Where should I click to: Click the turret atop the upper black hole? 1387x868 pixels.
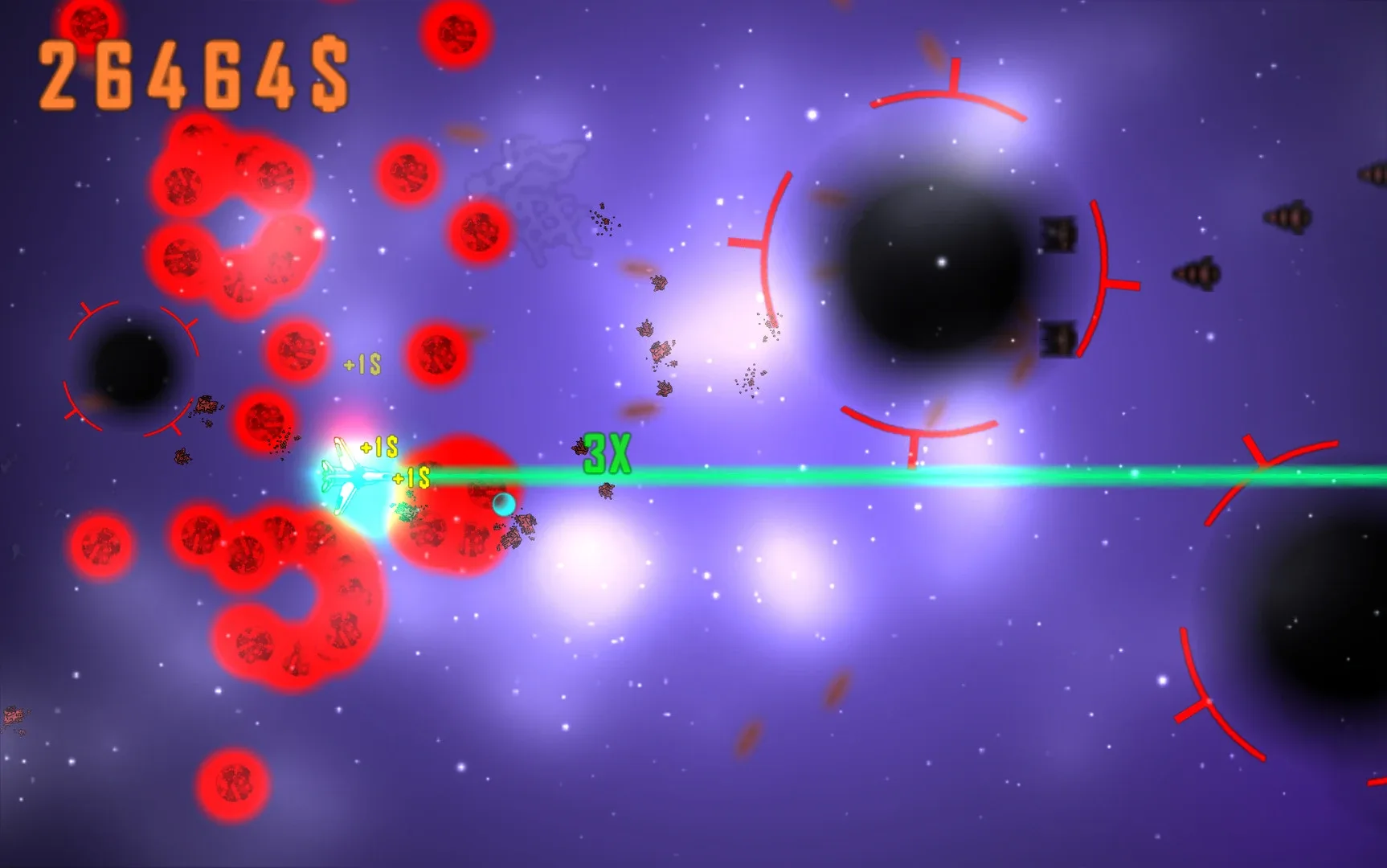click(1058, 233)
